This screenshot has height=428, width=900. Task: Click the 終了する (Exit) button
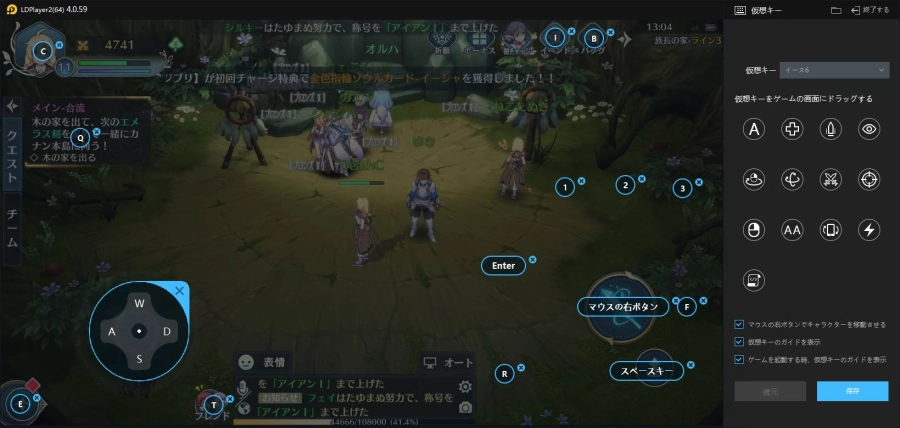pos(869,9)
